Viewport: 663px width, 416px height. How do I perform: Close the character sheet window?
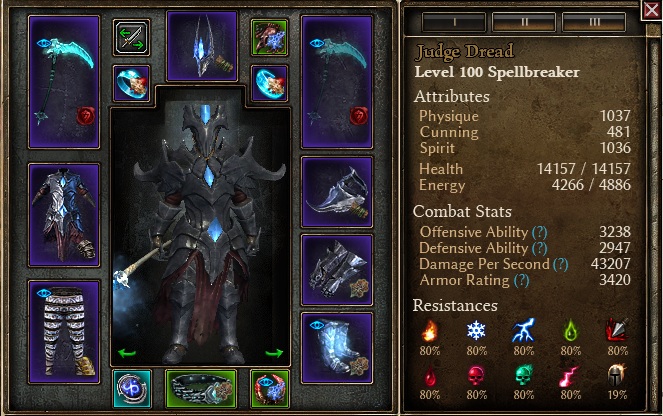click(651, 11)
